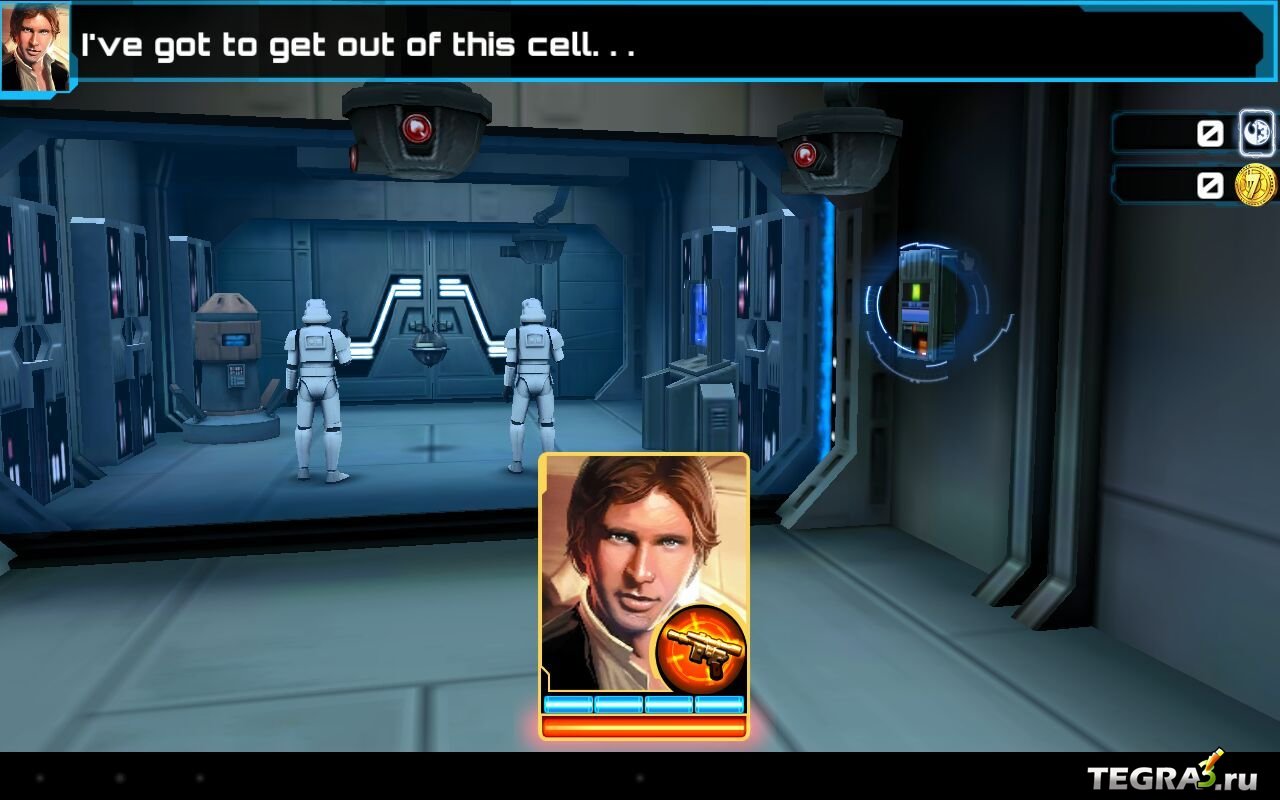Open the Rebel Alliance emblem counter icon
Viewport: 1280px width, 800px height.
pos(1256,133)
